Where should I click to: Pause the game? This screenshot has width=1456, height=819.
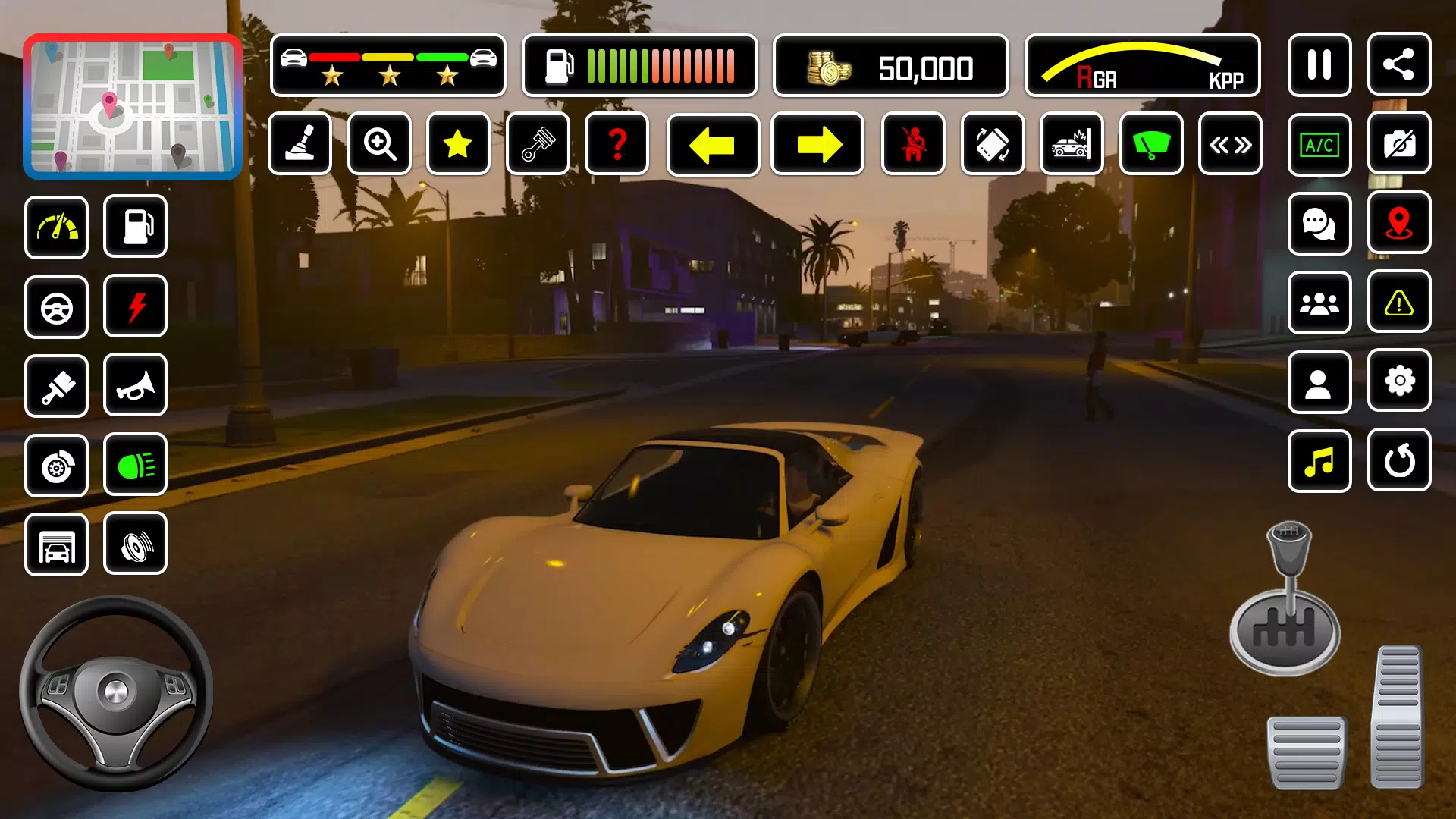(1319, 64)
